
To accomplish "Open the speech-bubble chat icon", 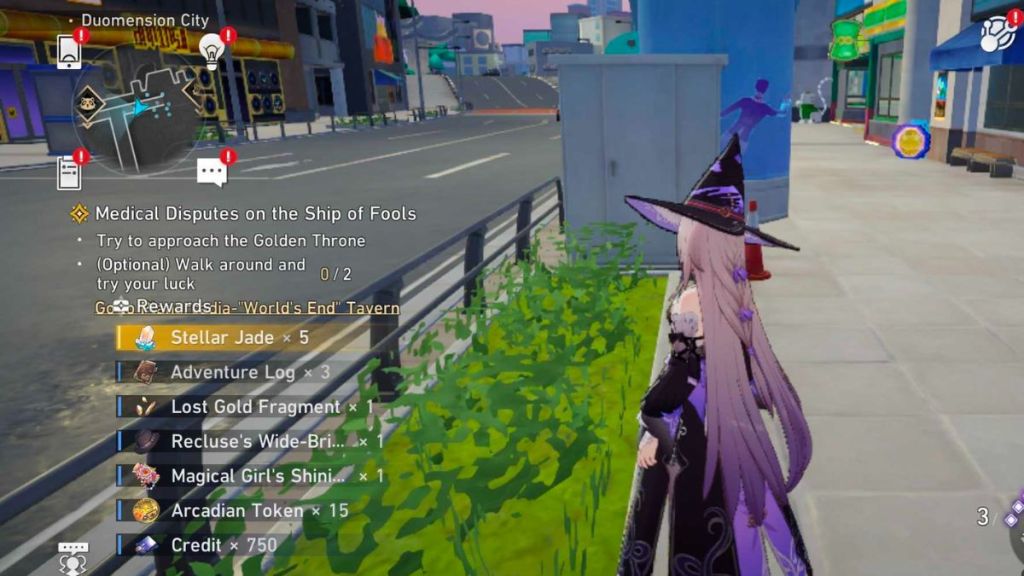I will point(211,172).
